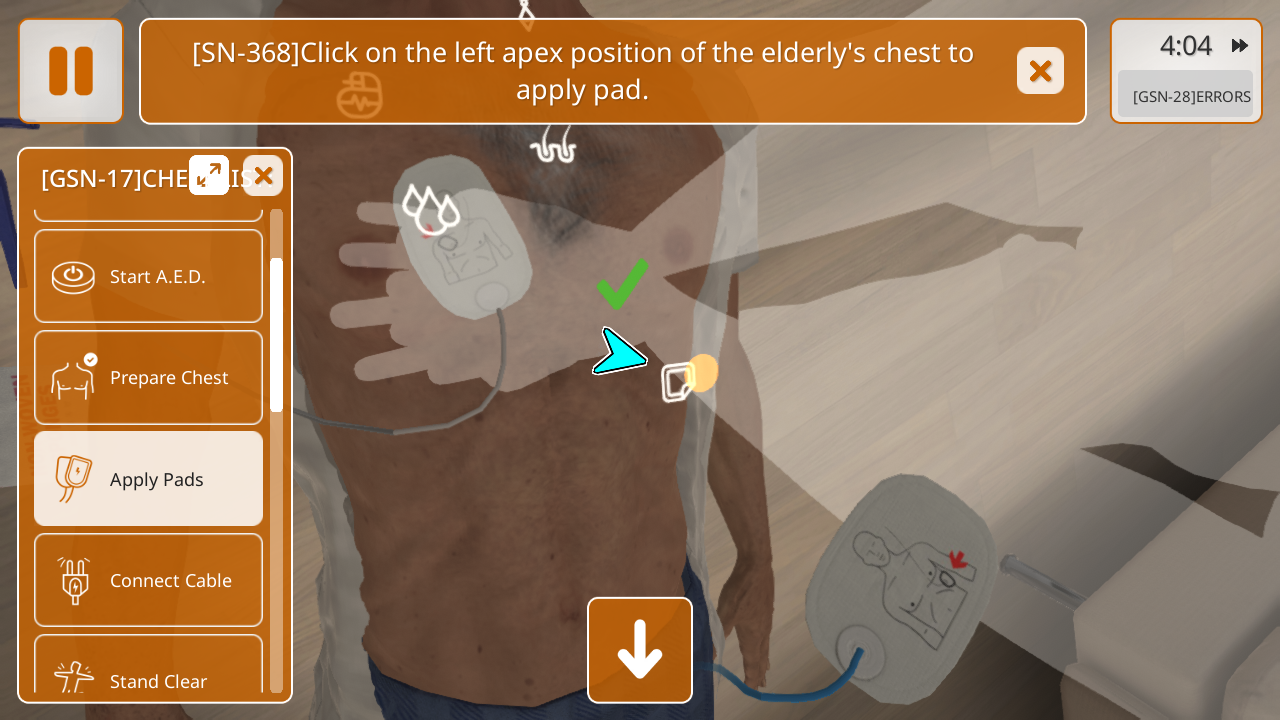This screenshot has height=720, width=1280.
Task: Click the water droplets icon
Action: tap(431, 207)
